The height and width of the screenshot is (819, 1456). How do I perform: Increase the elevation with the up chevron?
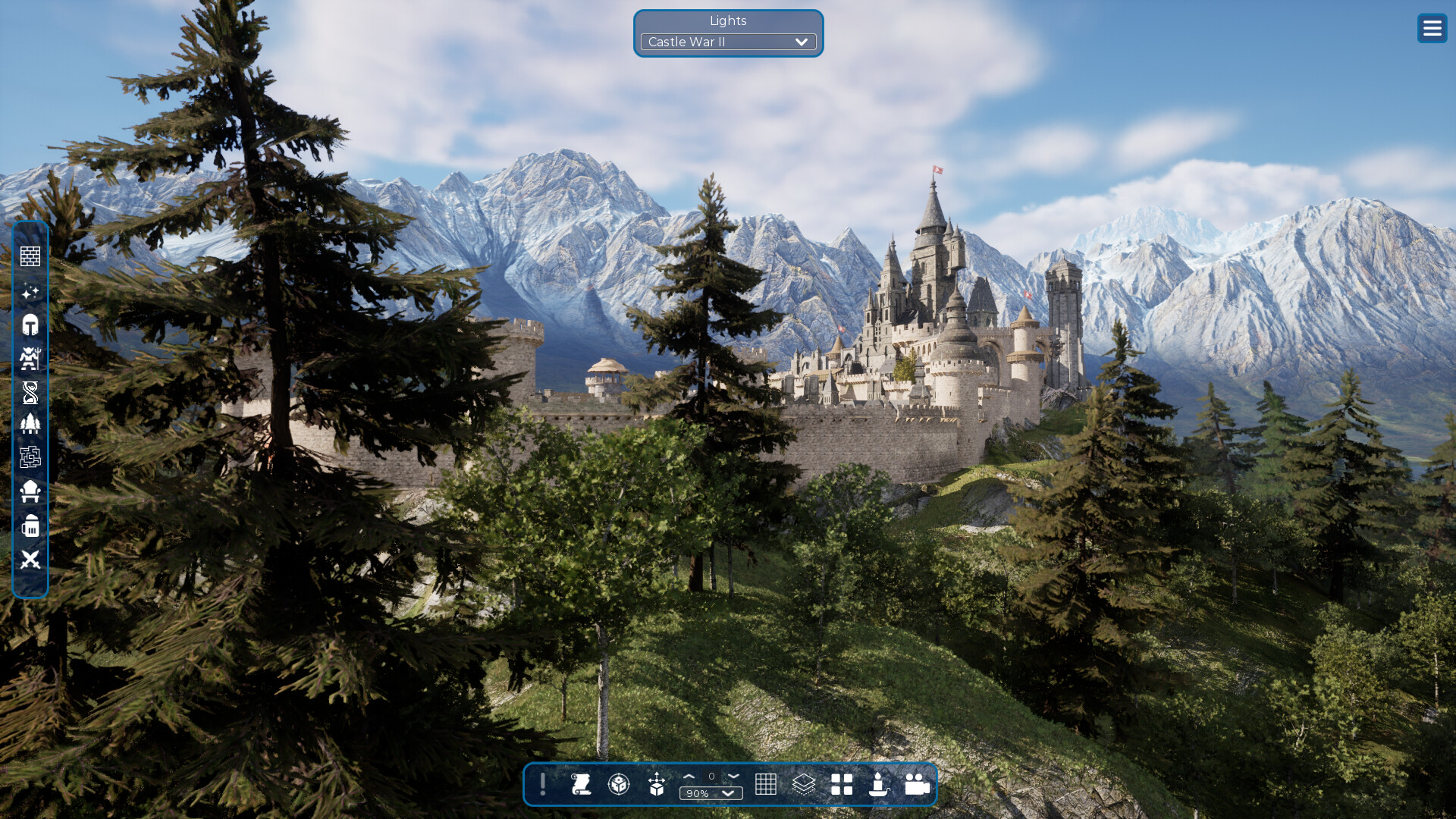pyautogui.click(x=690, y=777)
